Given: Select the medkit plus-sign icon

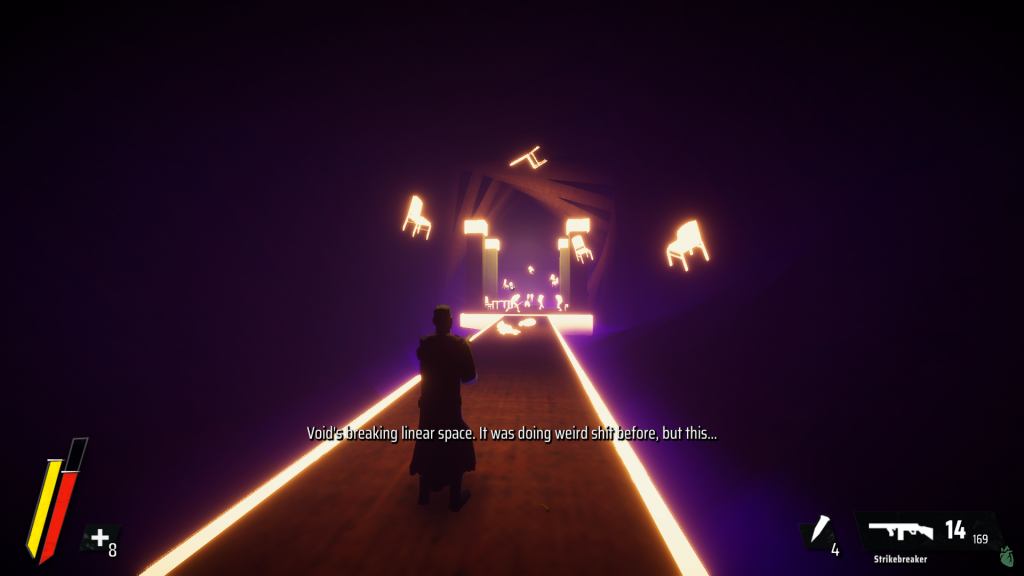Looking at the screenshot, I should click(x=99, y=539).
